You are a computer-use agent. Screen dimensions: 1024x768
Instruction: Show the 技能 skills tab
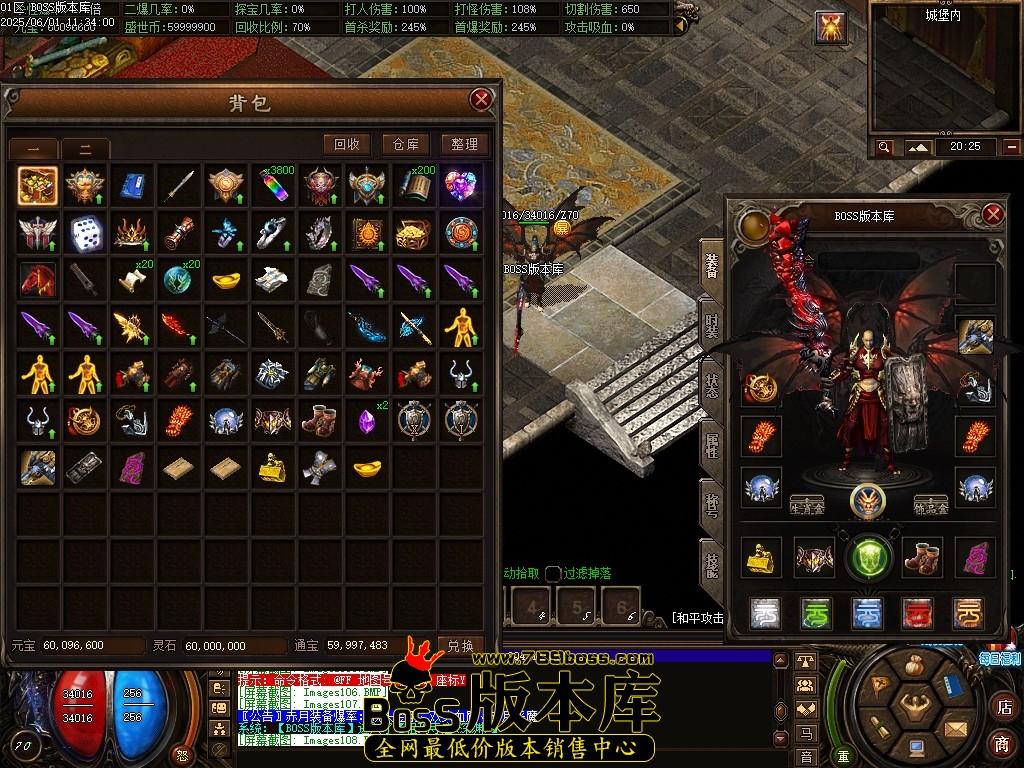point(712,565)
